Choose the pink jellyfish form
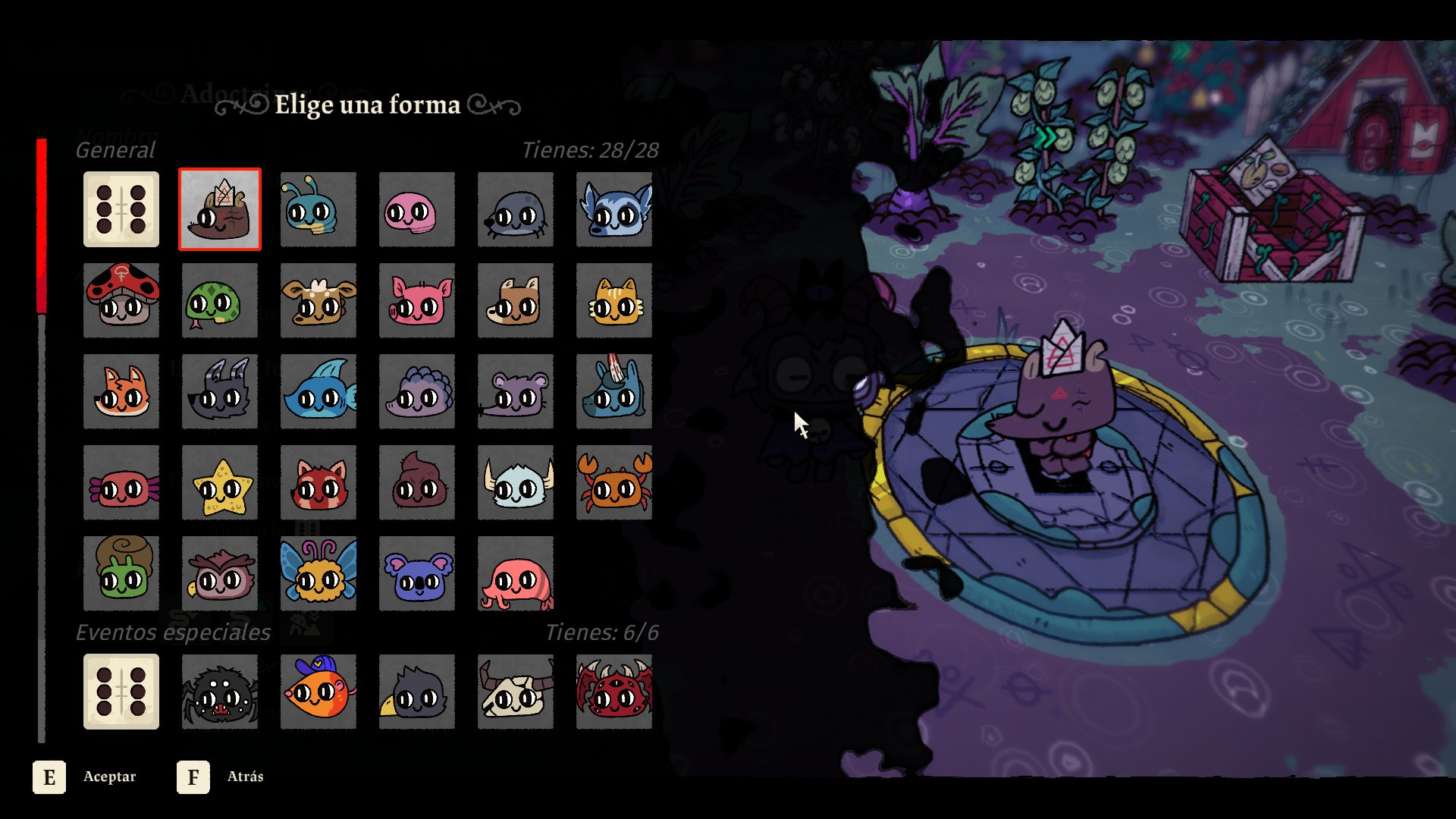 (516, 573)
